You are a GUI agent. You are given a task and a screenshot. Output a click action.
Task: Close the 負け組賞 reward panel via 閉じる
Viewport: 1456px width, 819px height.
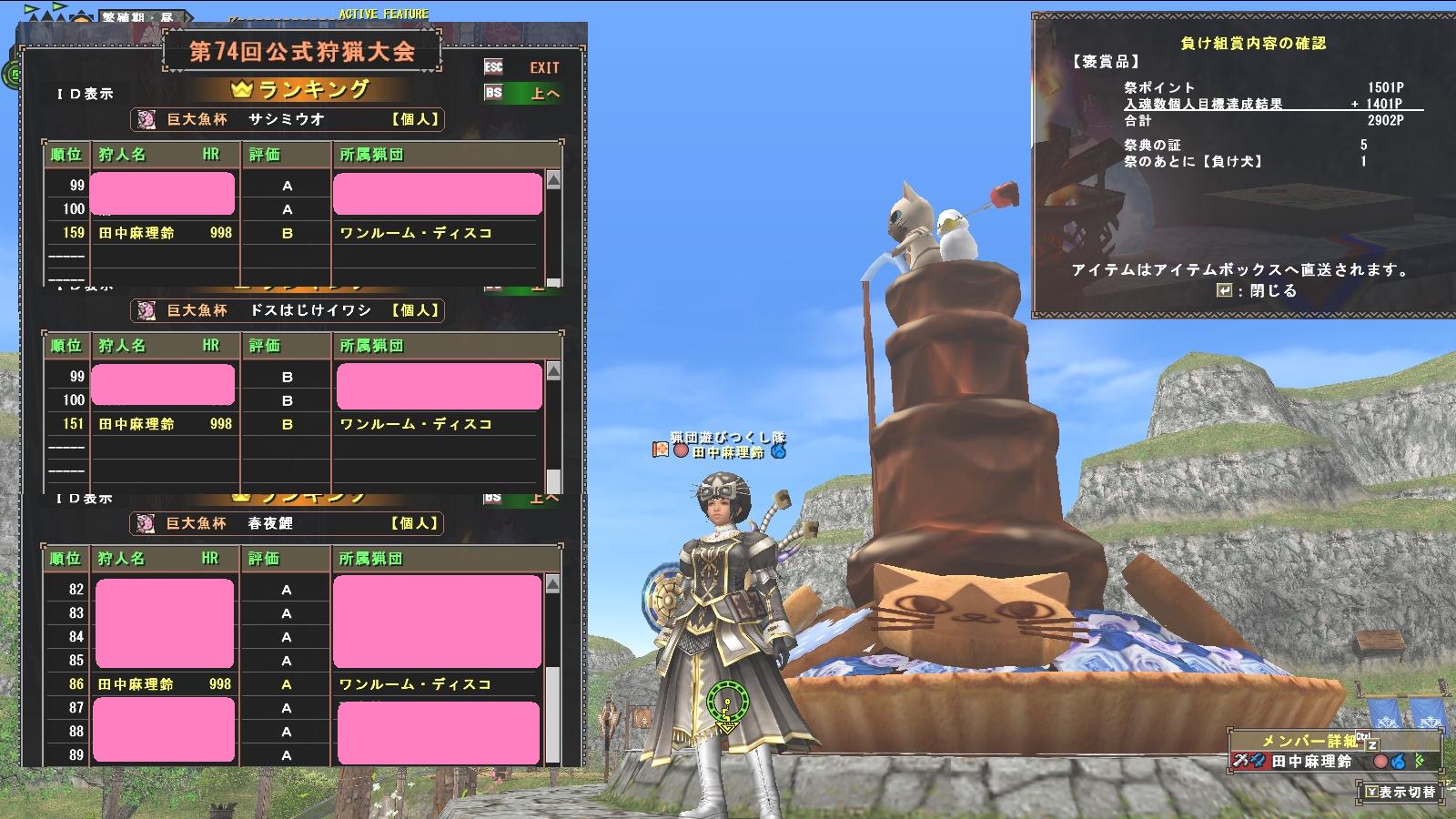click(1261, 290)
